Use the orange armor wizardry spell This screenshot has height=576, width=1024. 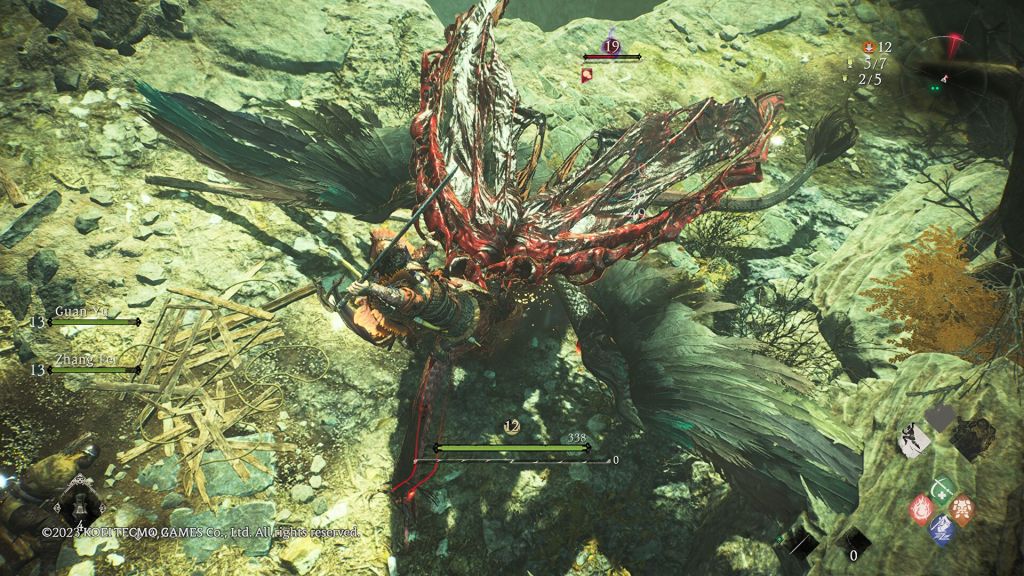pos(961,509)
